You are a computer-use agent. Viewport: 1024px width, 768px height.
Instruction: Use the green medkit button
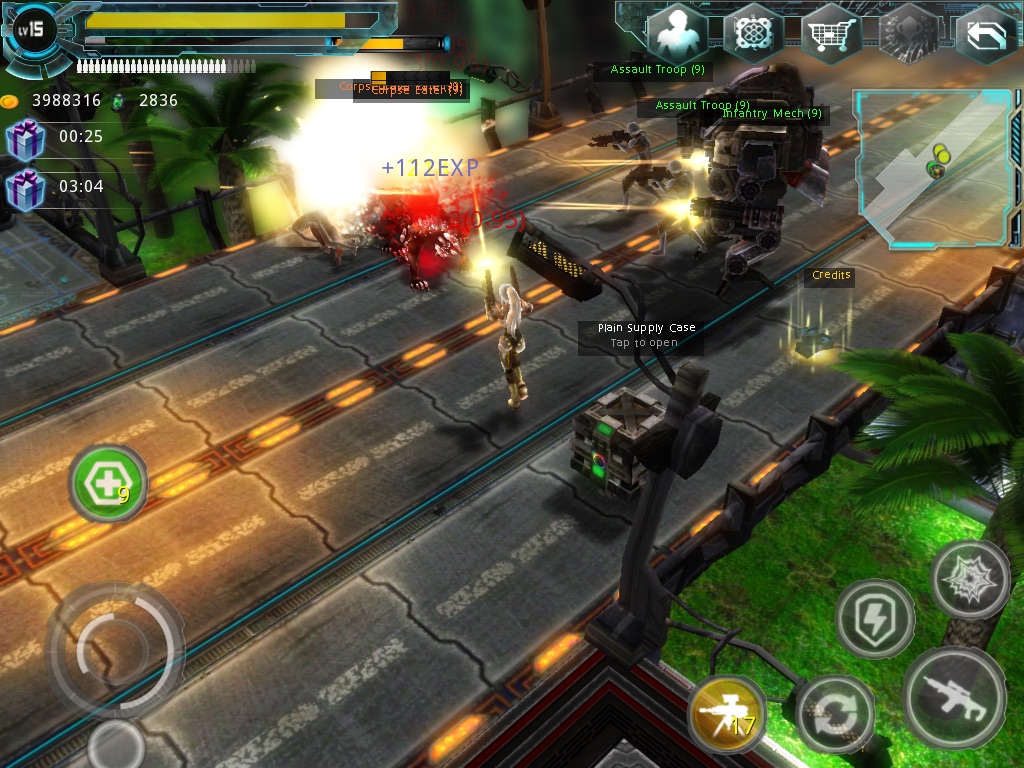[x=107, y=485]
